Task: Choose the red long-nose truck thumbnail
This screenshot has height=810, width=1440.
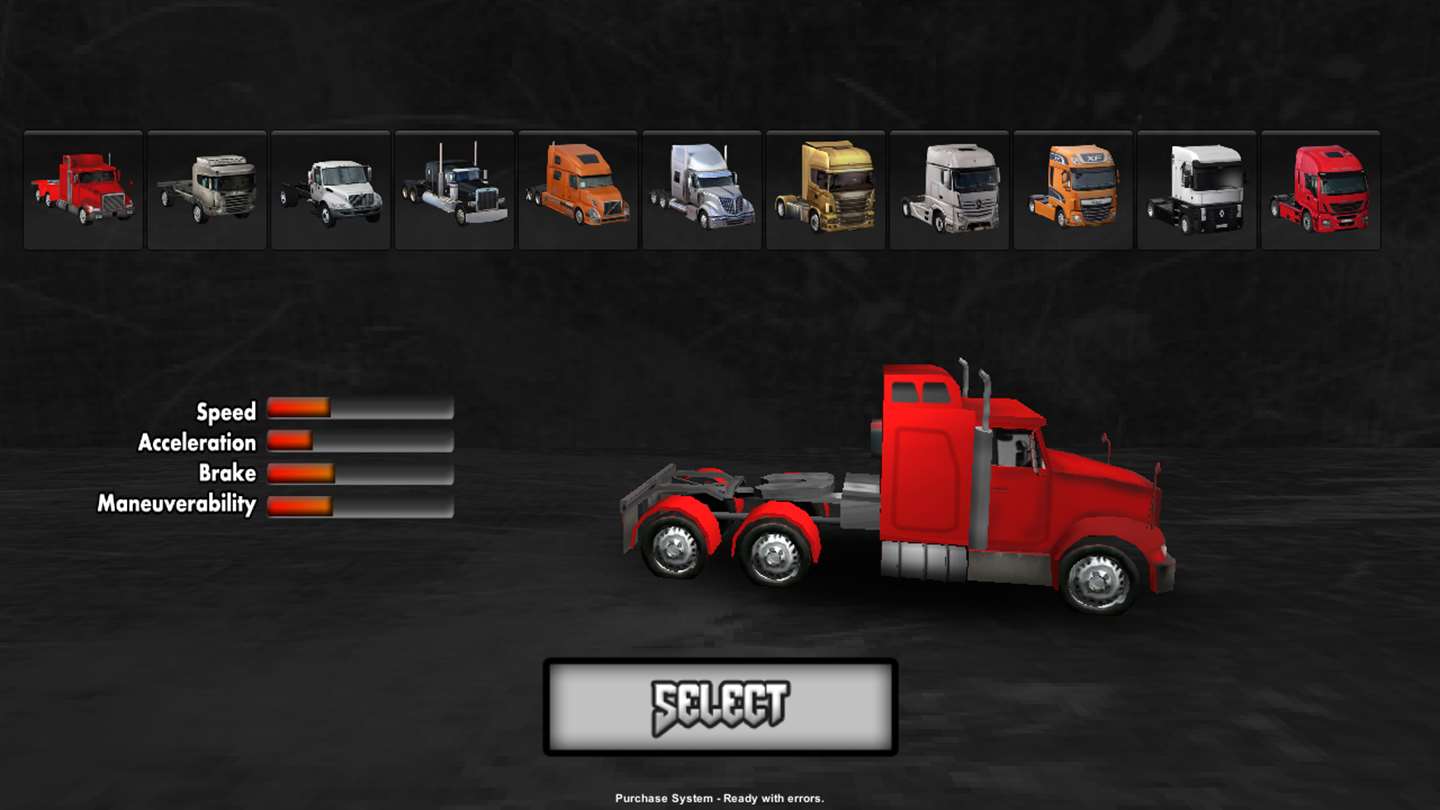Action: [83, 189]
